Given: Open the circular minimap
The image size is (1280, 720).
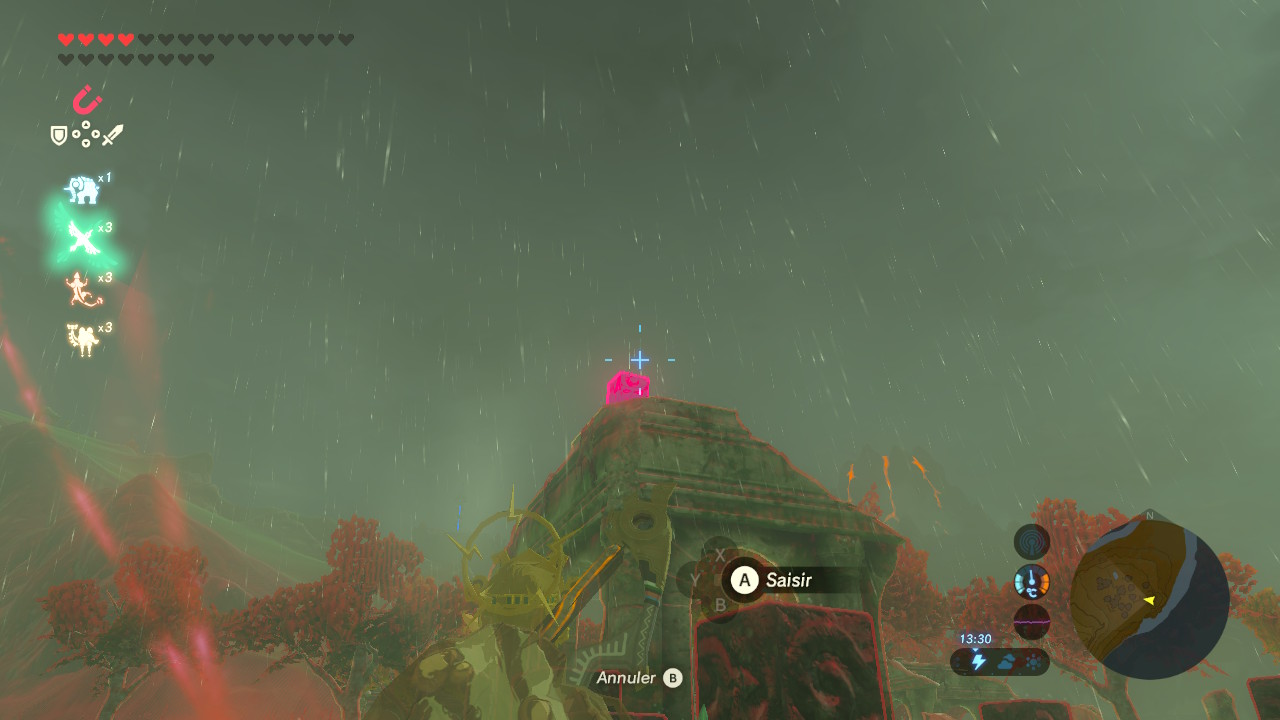Looking at the screenshot, I should click(1149, 599).
